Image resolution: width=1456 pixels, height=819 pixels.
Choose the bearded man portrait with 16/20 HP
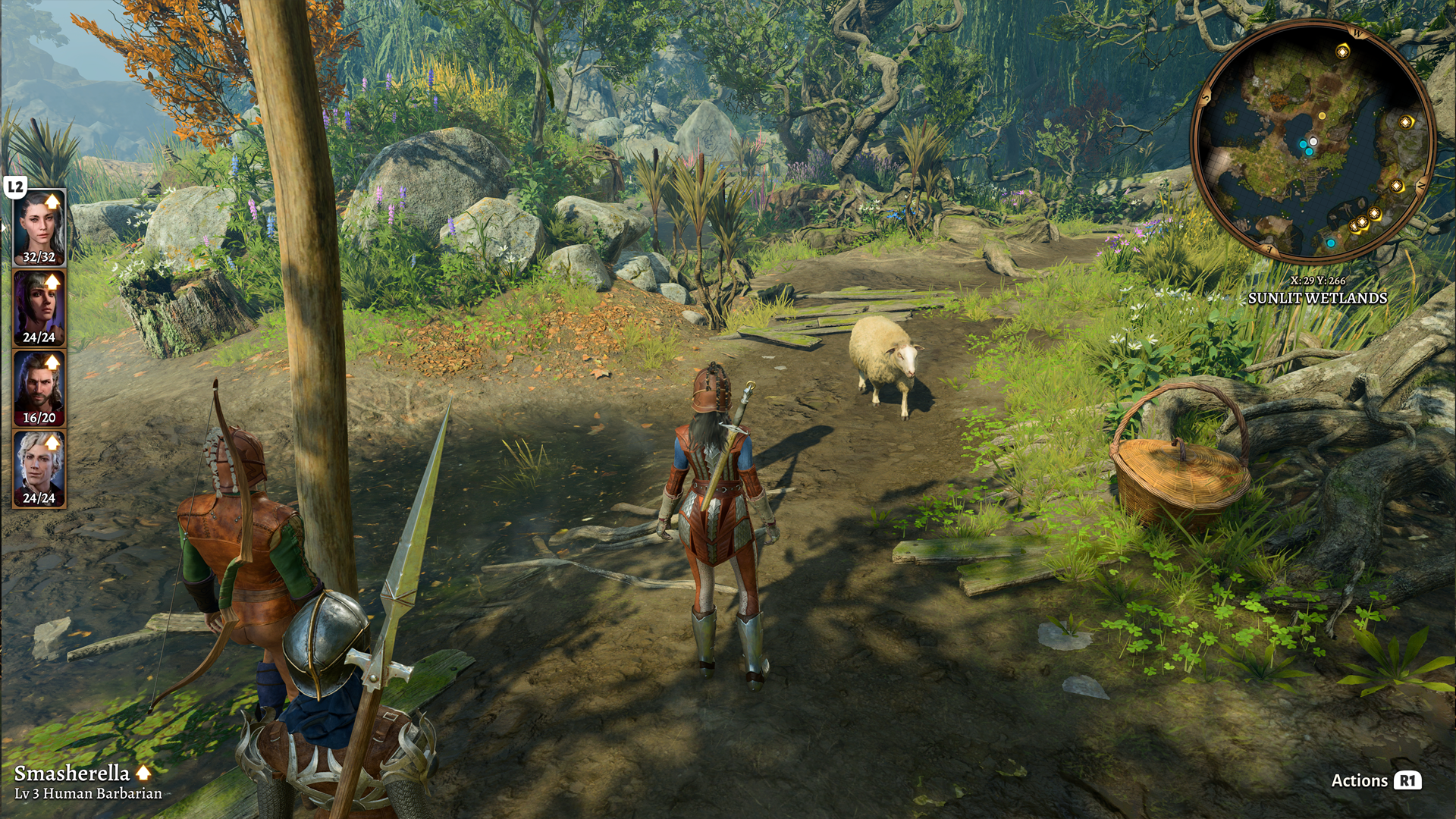(39, 388)
